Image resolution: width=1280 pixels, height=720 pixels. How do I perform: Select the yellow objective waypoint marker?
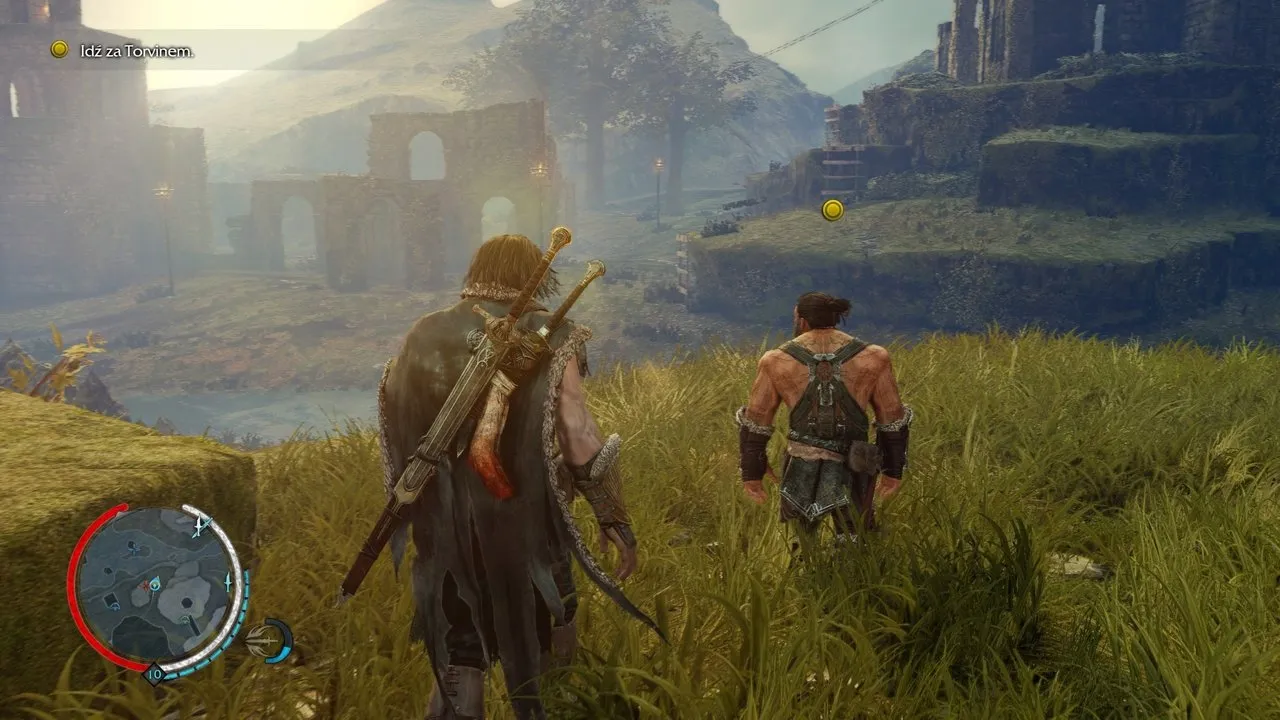pos(832,210)
